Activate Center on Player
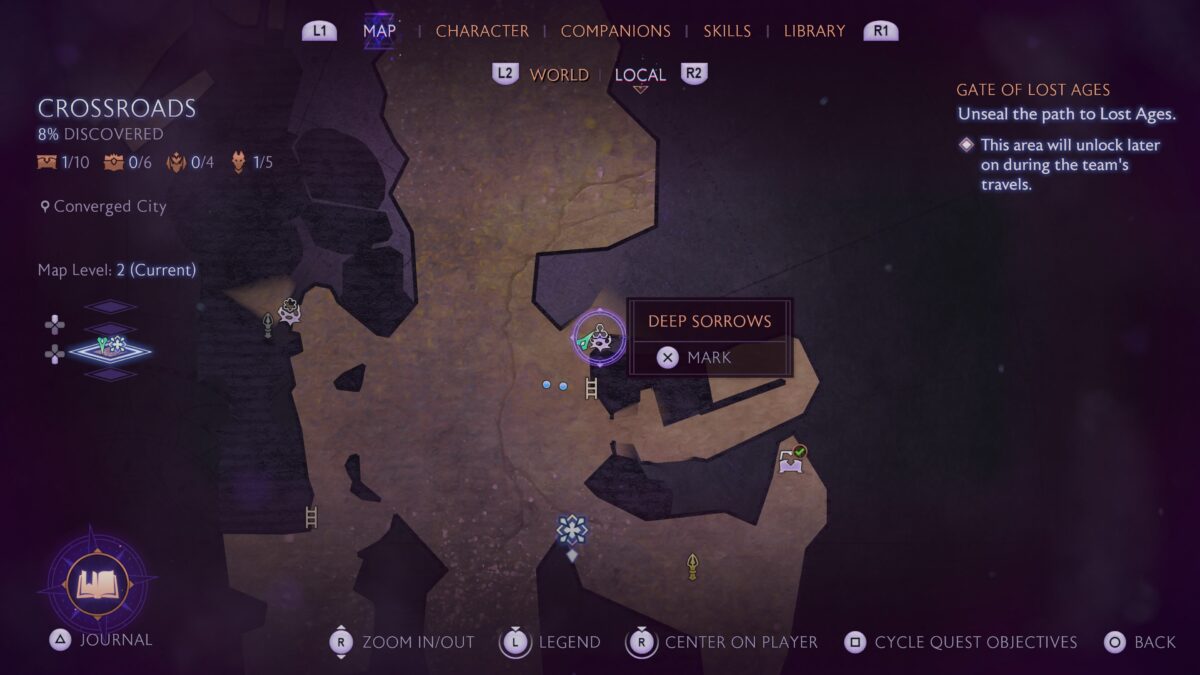Screen dimensions: 1200x675 (741, 642)
